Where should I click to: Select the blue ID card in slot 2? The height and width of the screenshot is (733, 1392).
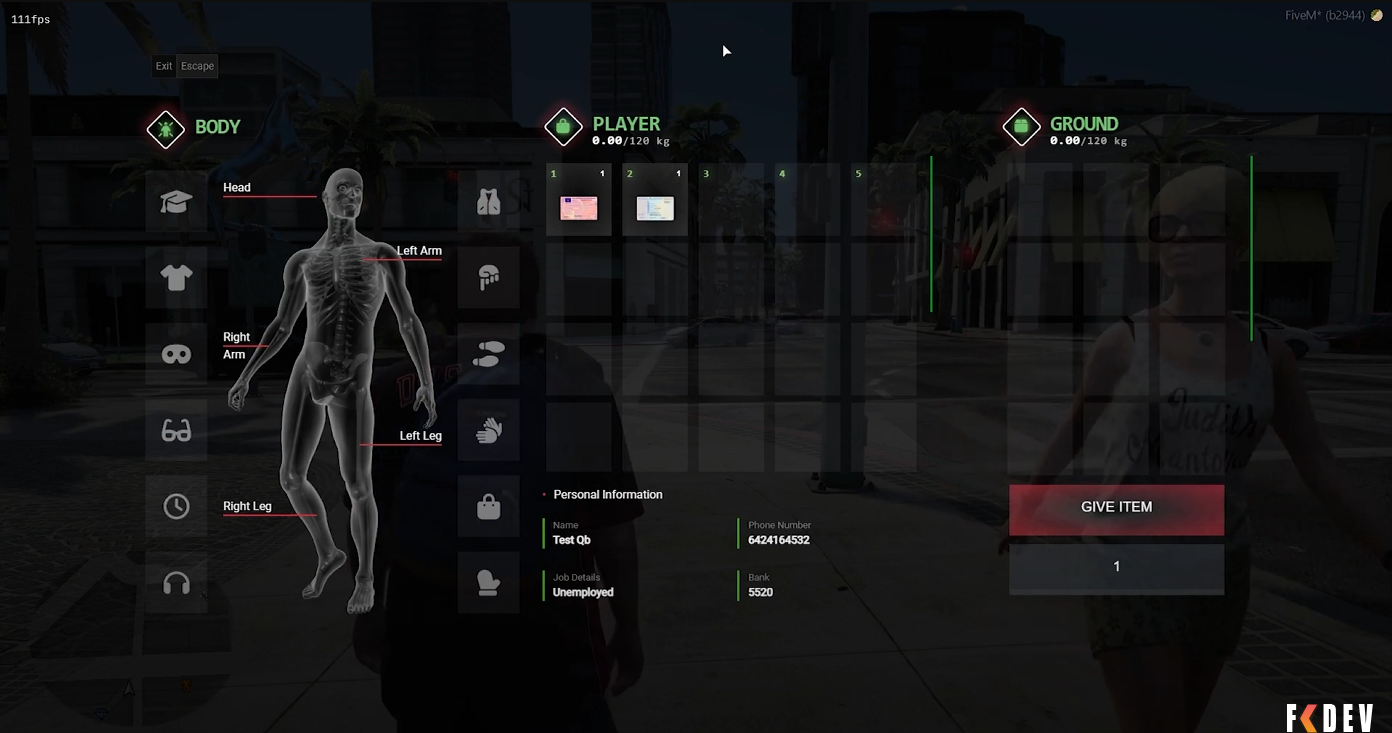[x=655, y=207]
